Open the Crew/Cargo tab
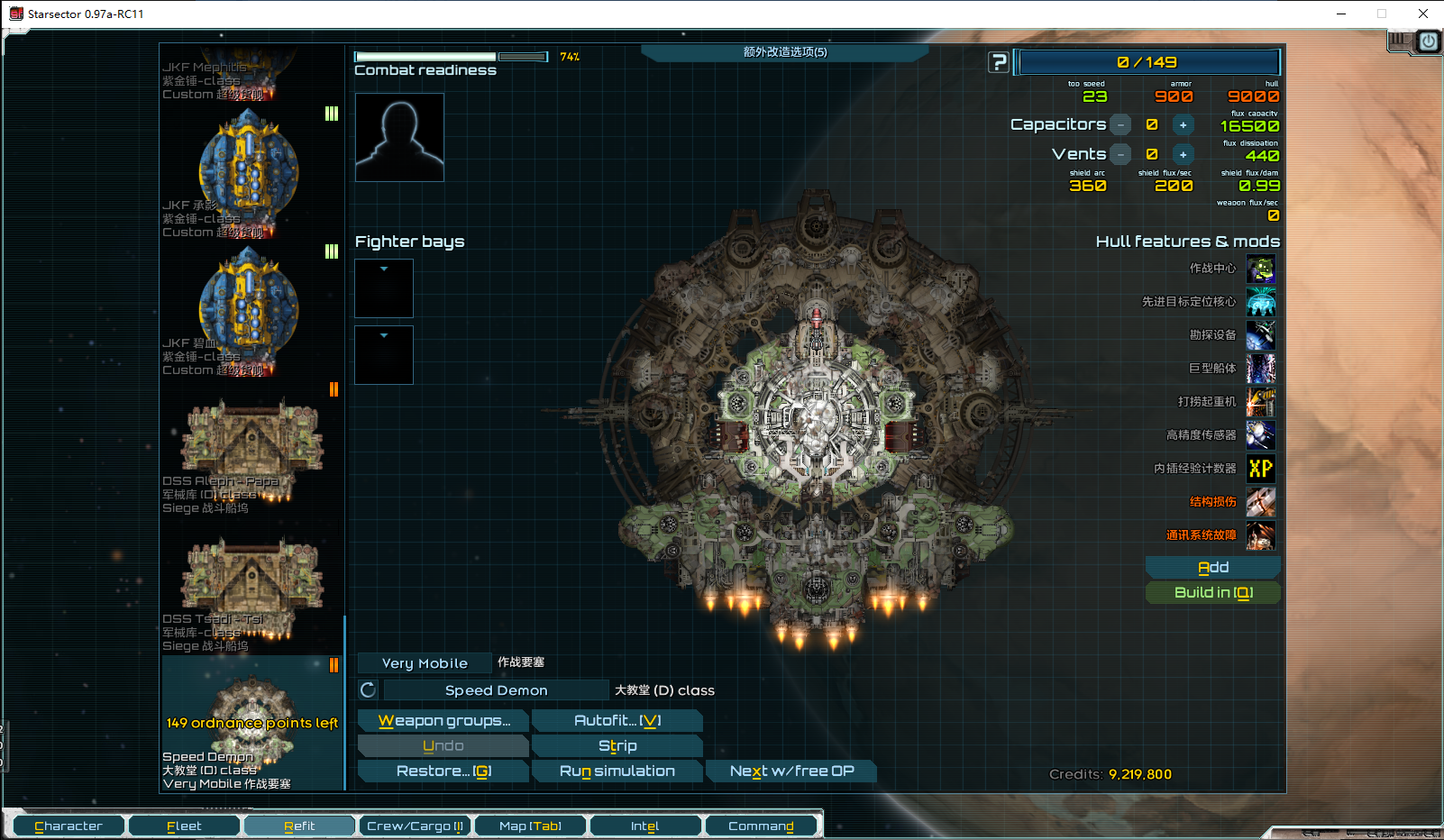Viewport: 1444px width, 840px height. (415, 826)
